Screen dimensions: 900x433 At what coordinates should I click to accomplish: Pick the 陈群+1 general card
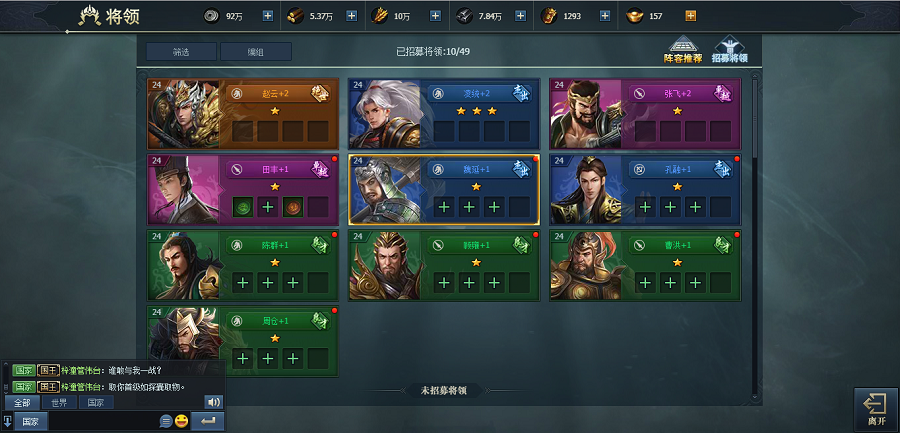242,265
